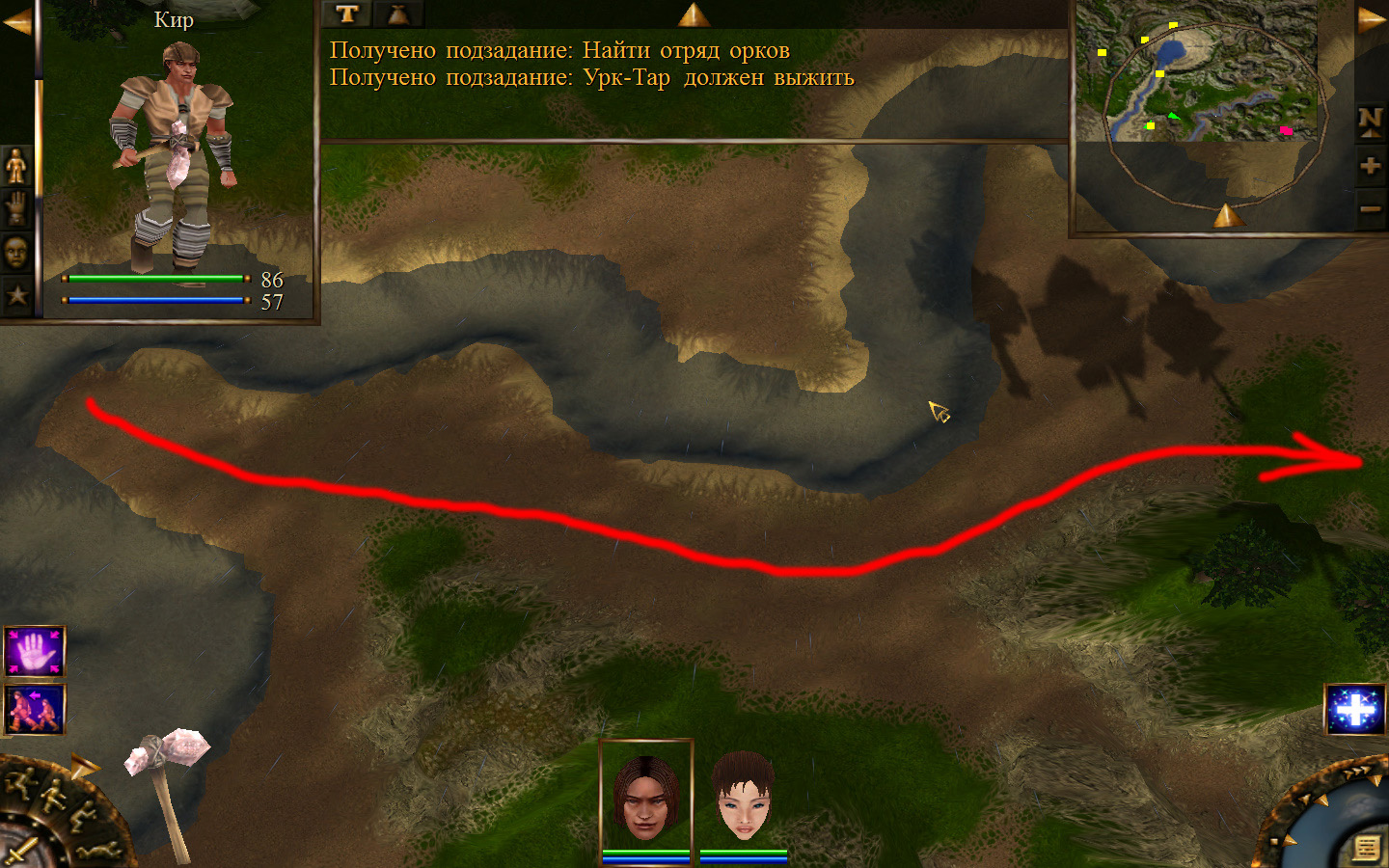Click the T button in message bar
Image resolution: width=1389 pixels, height=868 pixels.
(347, 14)
